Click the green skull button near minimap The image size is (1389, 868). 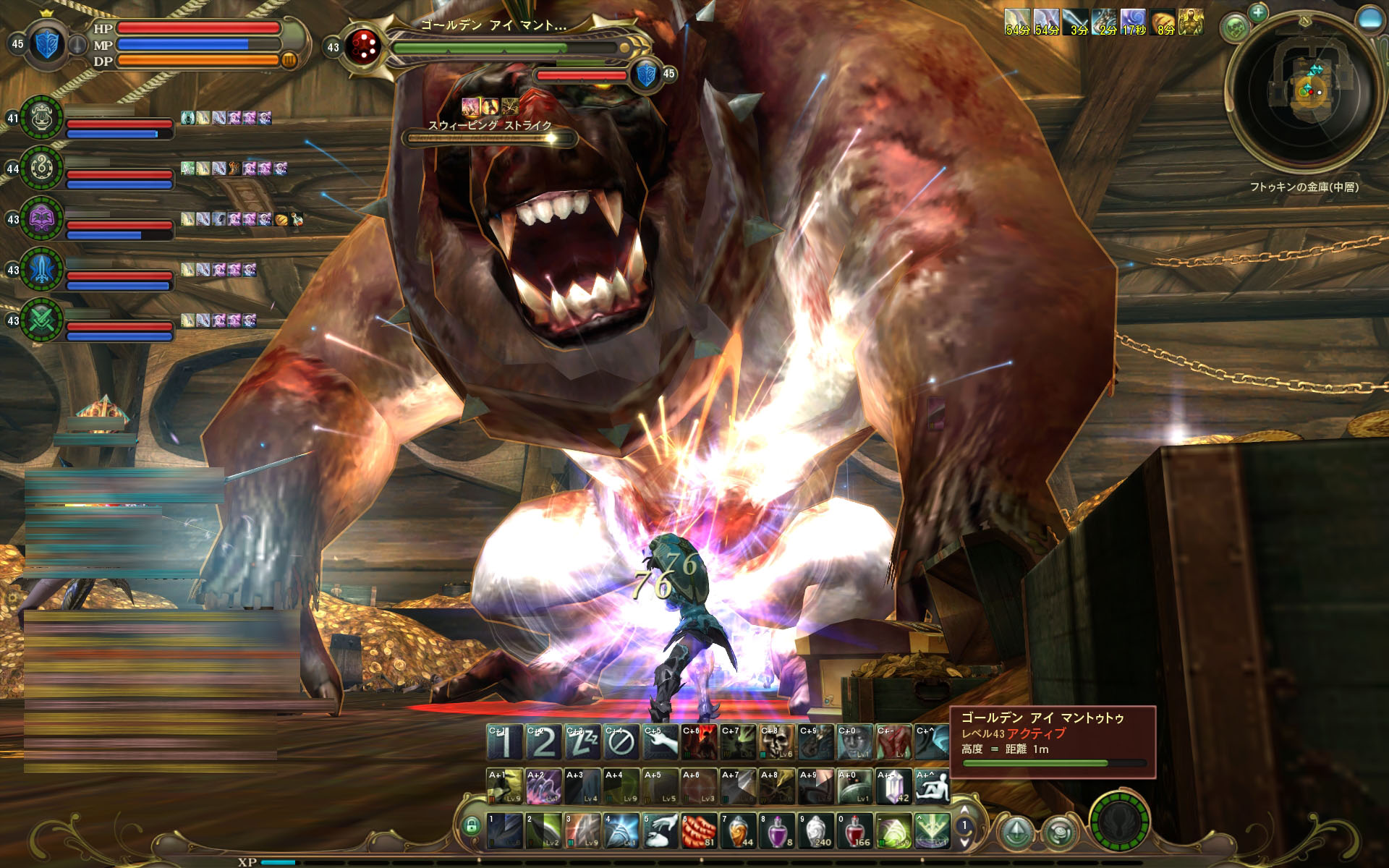pyautogui.click(x=1236, y=29)
